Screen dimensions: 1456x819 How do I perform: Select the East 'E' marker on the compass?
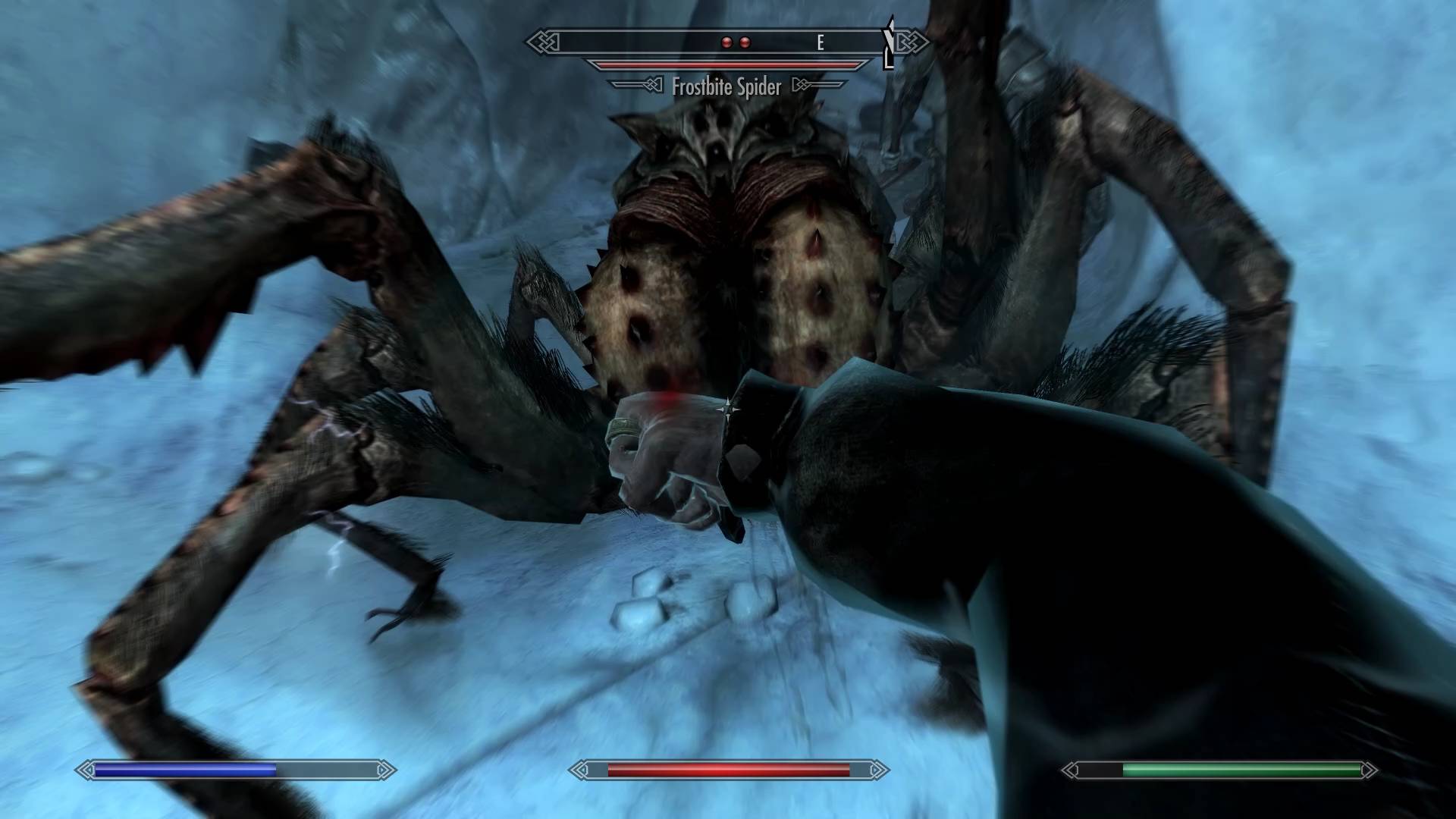(821, 42)
